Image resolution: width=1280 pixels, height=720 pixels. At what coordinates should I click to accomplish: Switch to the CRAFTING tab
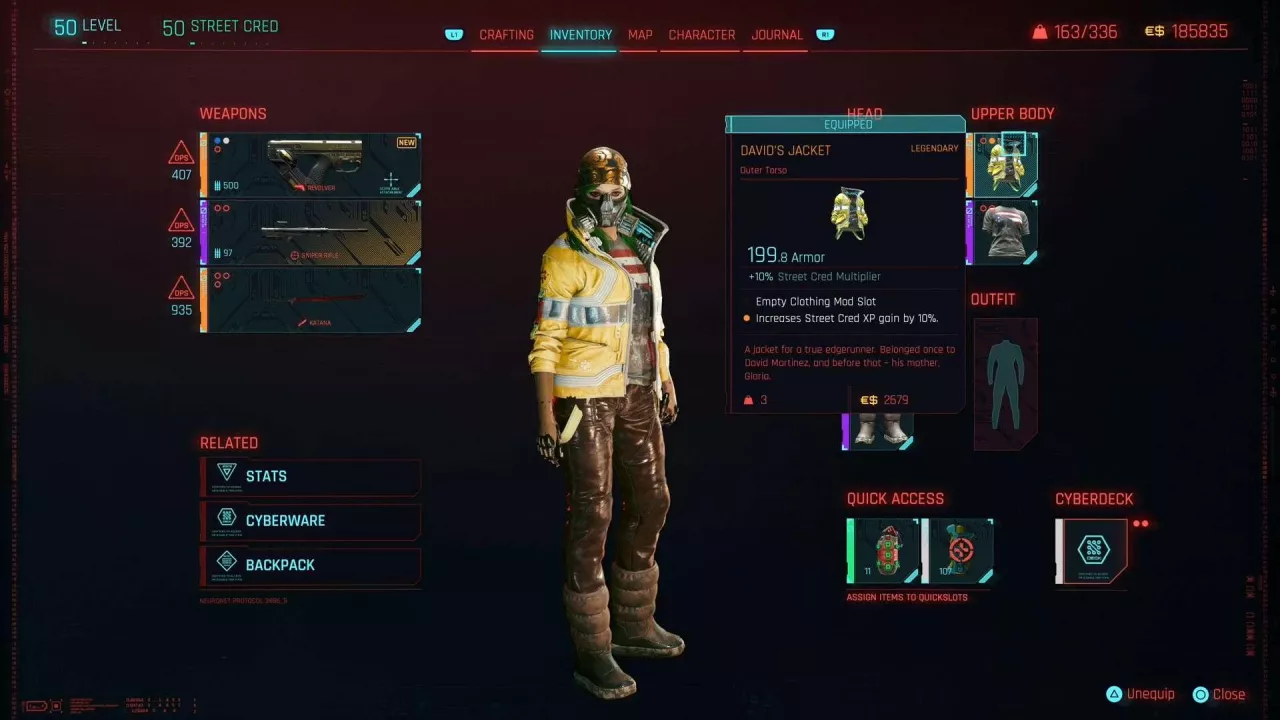(x=506, y=34)
